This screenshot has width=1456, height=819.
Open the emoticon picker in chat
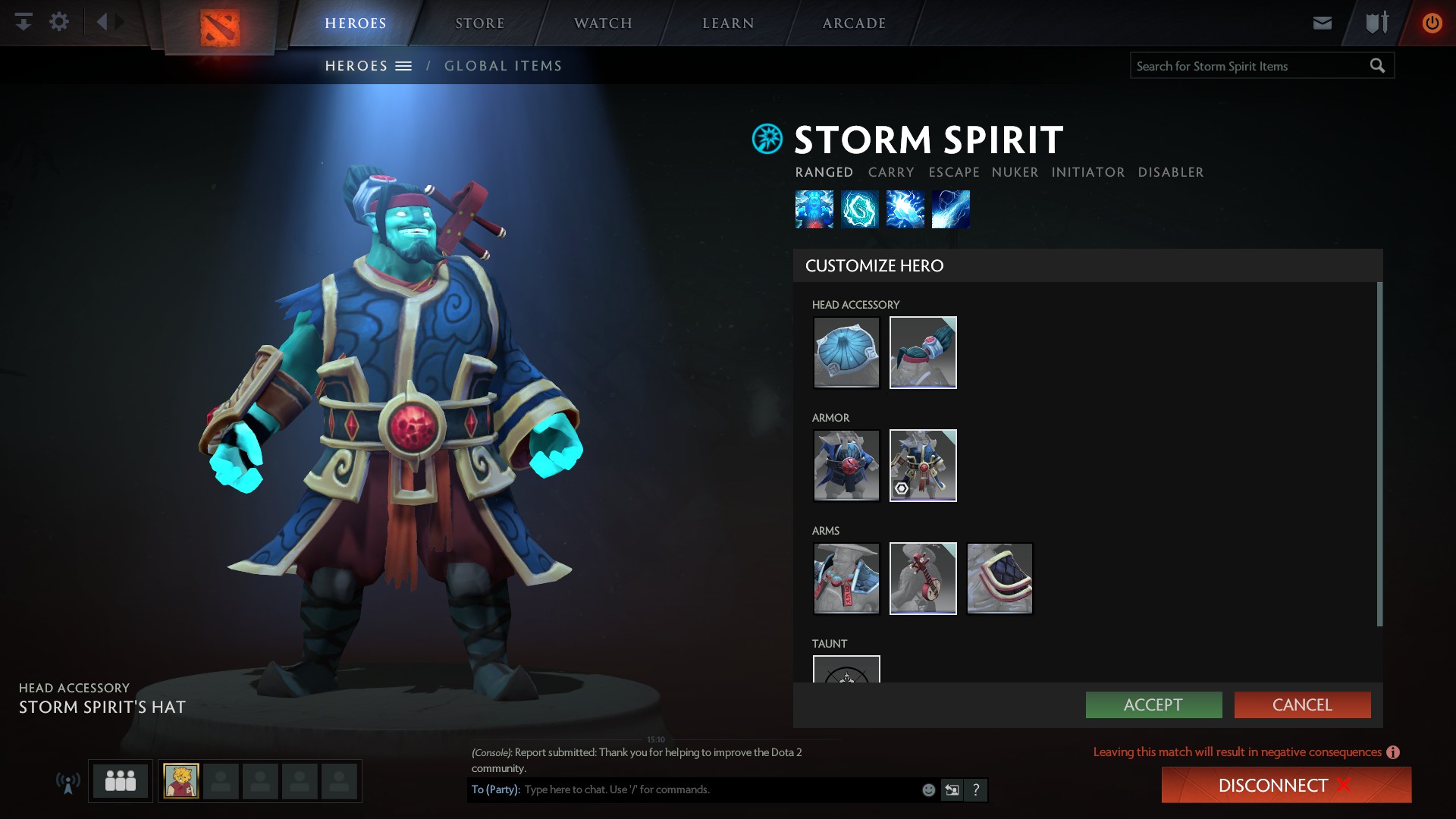[927, 789]
